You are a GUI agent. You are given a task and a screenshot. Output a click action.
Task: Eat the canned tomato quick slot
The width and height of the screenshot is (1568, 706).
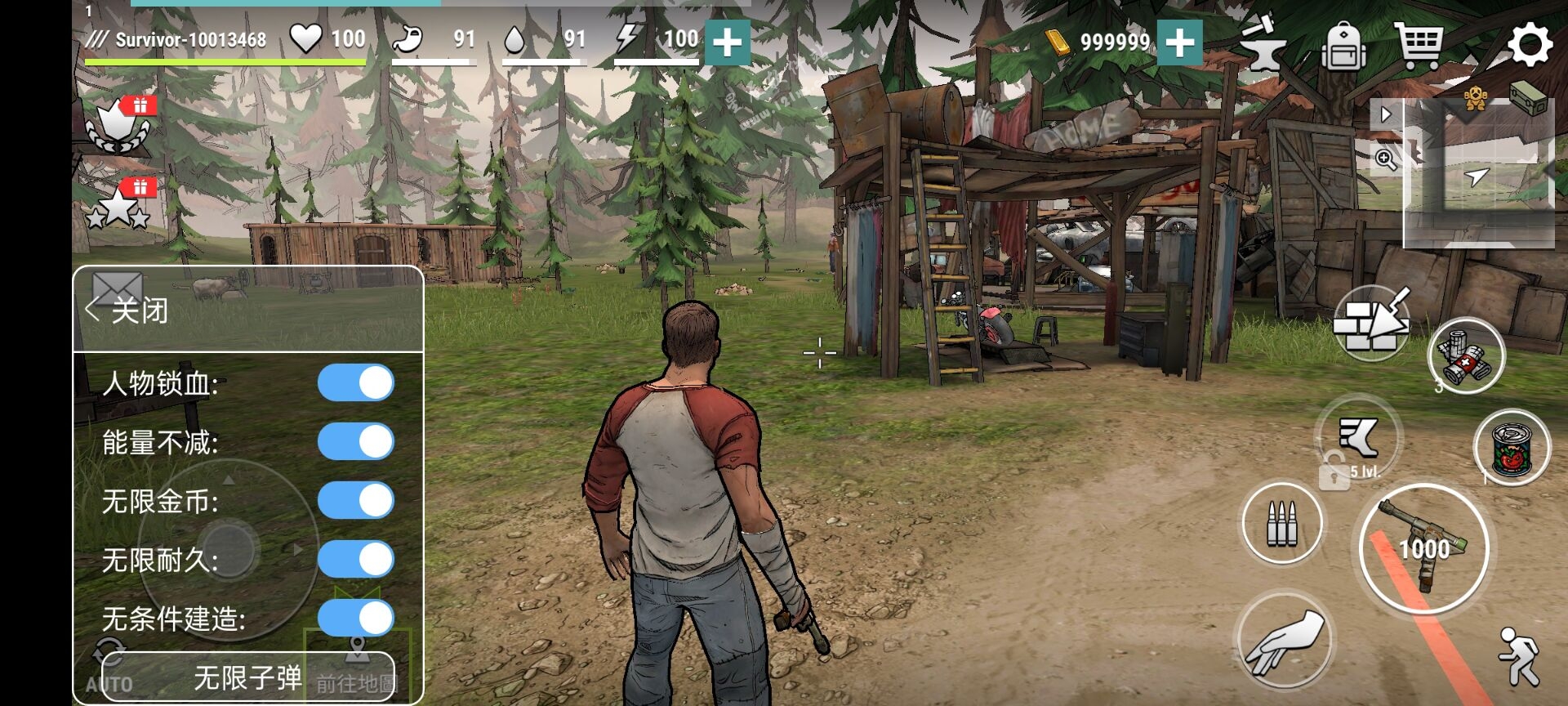pyautogui.click(x=1512, y=448)
